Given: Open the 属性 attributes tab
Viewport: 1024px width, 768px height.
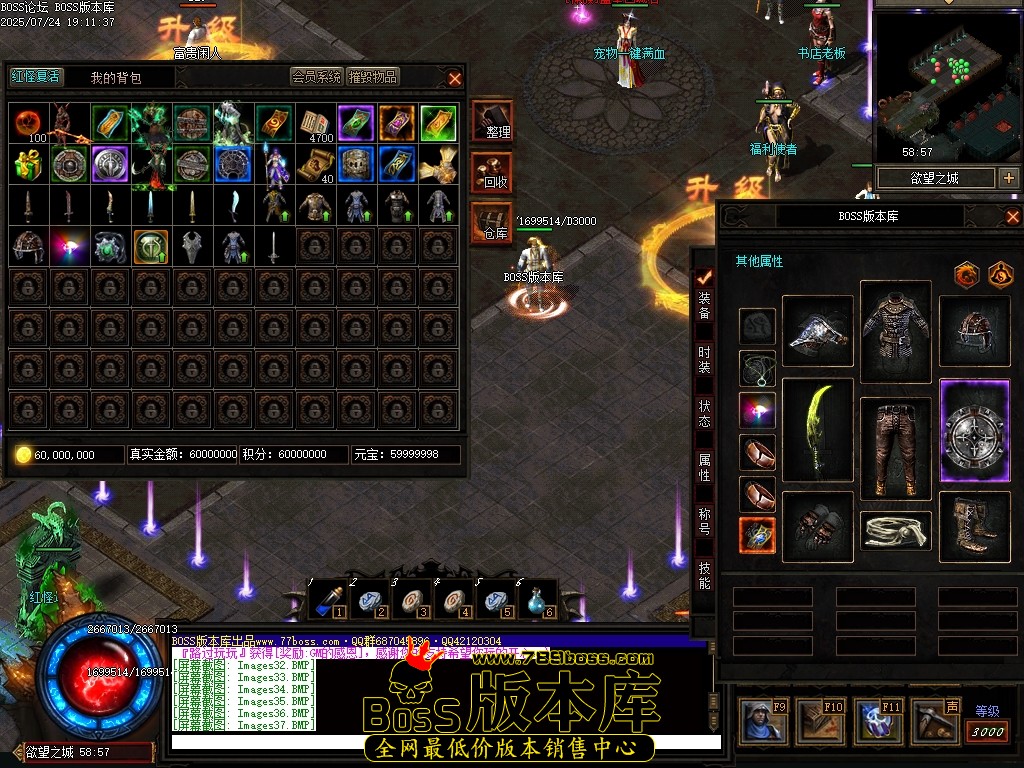Looking at the screenshot, I should pyautogui.click(x=705, y=467).
